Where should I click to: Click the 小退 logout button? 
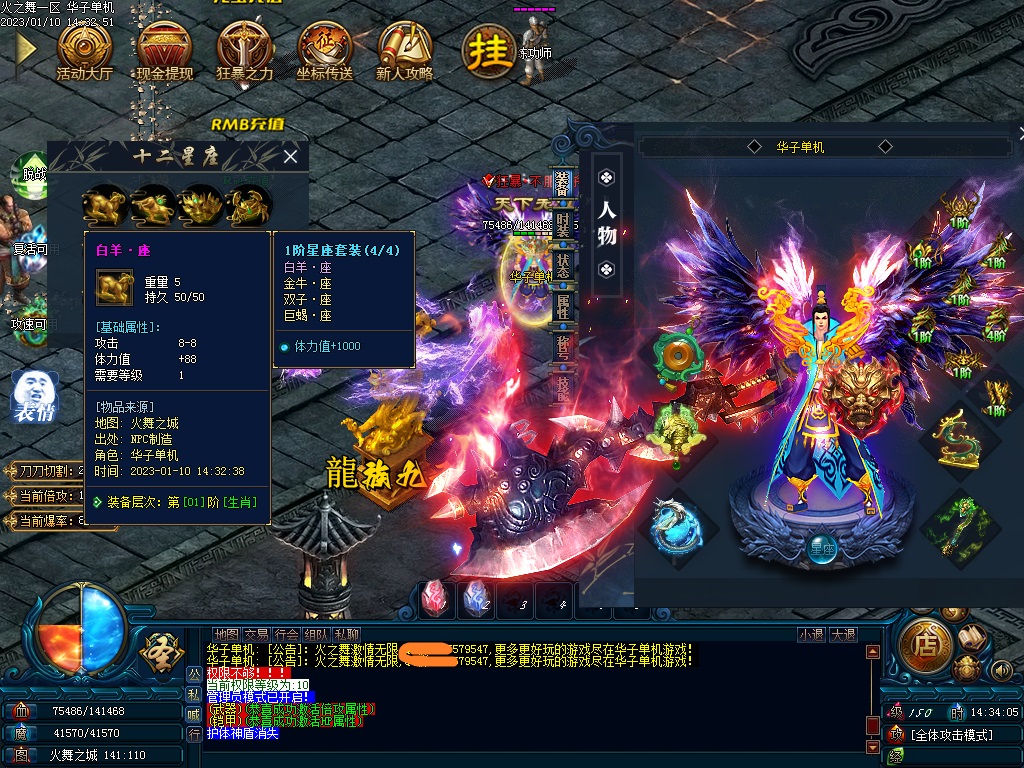(x=810, y=634)
